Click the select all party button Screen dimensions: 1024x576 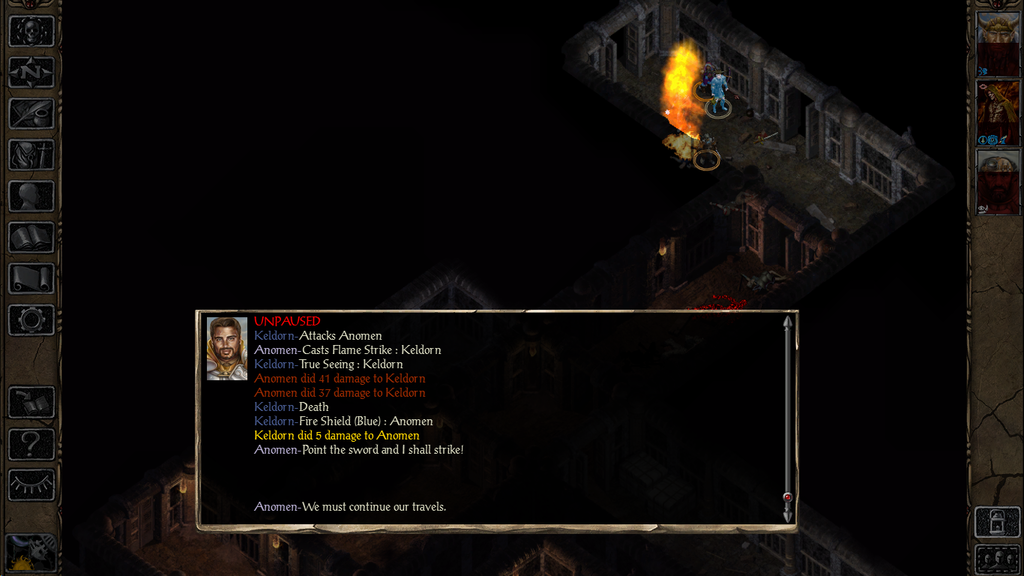click(997, 558)
